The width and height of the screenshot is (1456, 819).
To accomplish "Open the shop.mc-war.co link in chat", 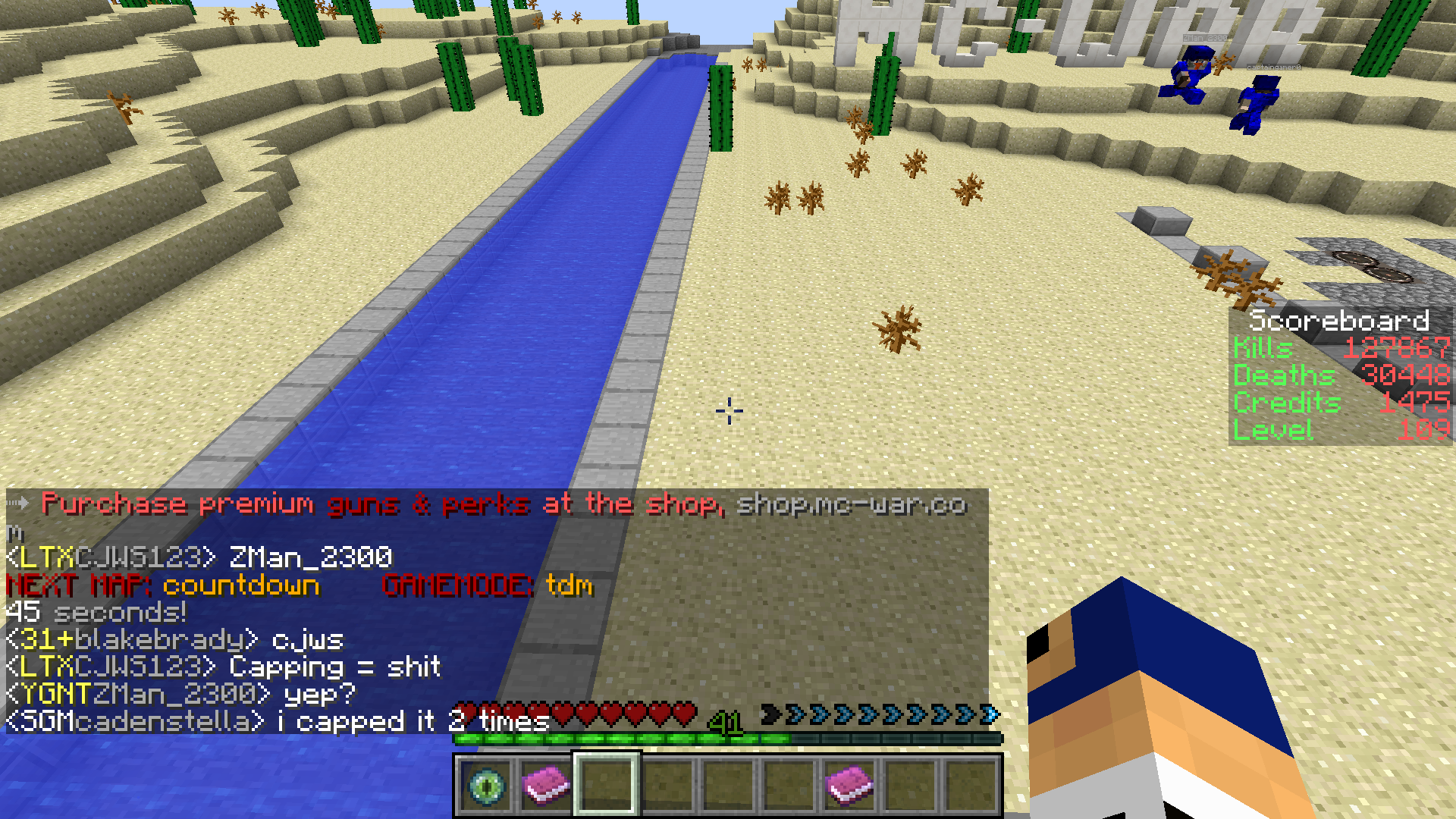I will 851,504.
